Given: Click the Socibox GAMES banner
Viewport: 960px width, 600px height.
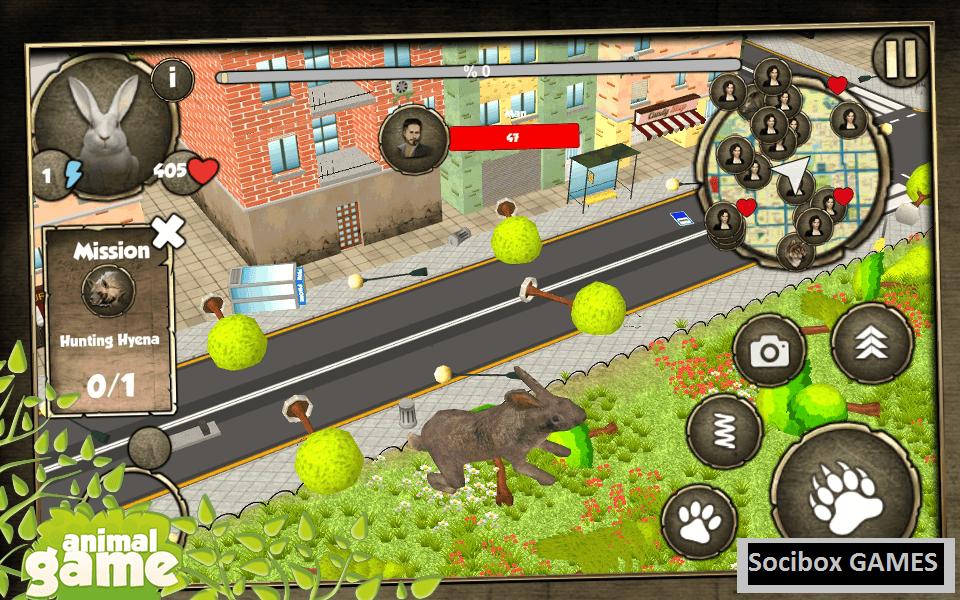Looking at the screenshot, I should point(845,562).
